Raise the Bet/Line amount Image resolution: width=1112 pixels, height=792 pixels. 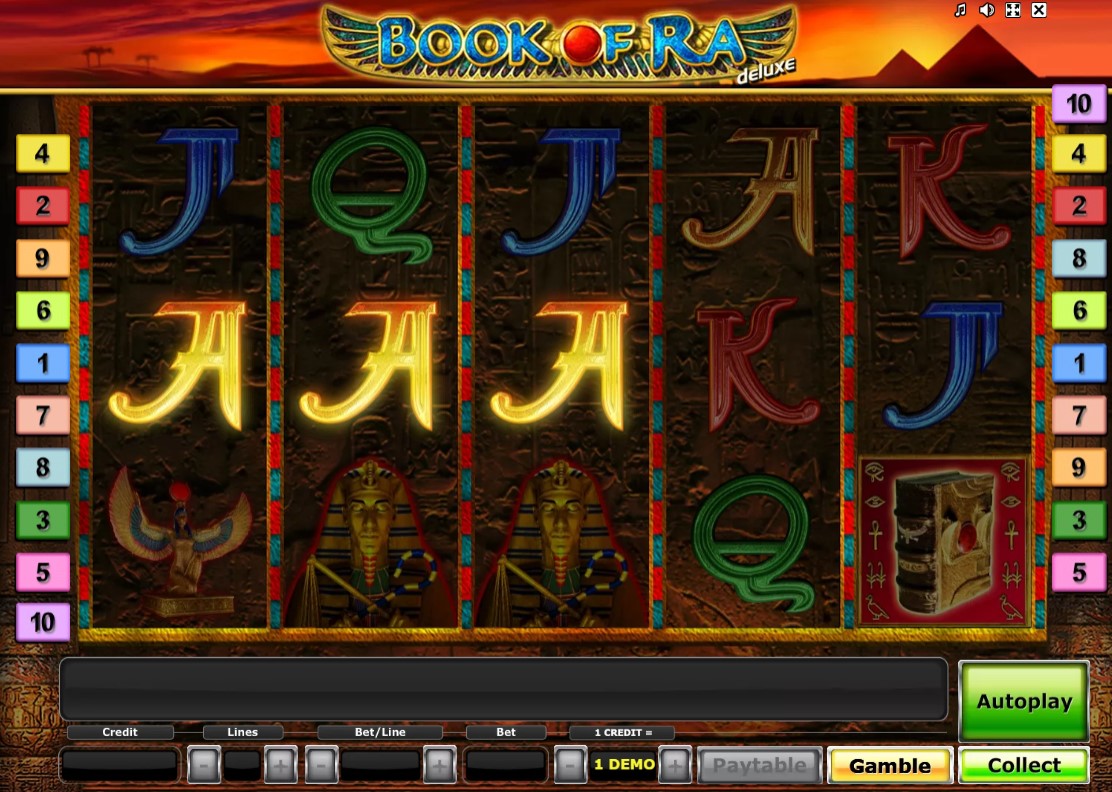(x=439, y=766)
